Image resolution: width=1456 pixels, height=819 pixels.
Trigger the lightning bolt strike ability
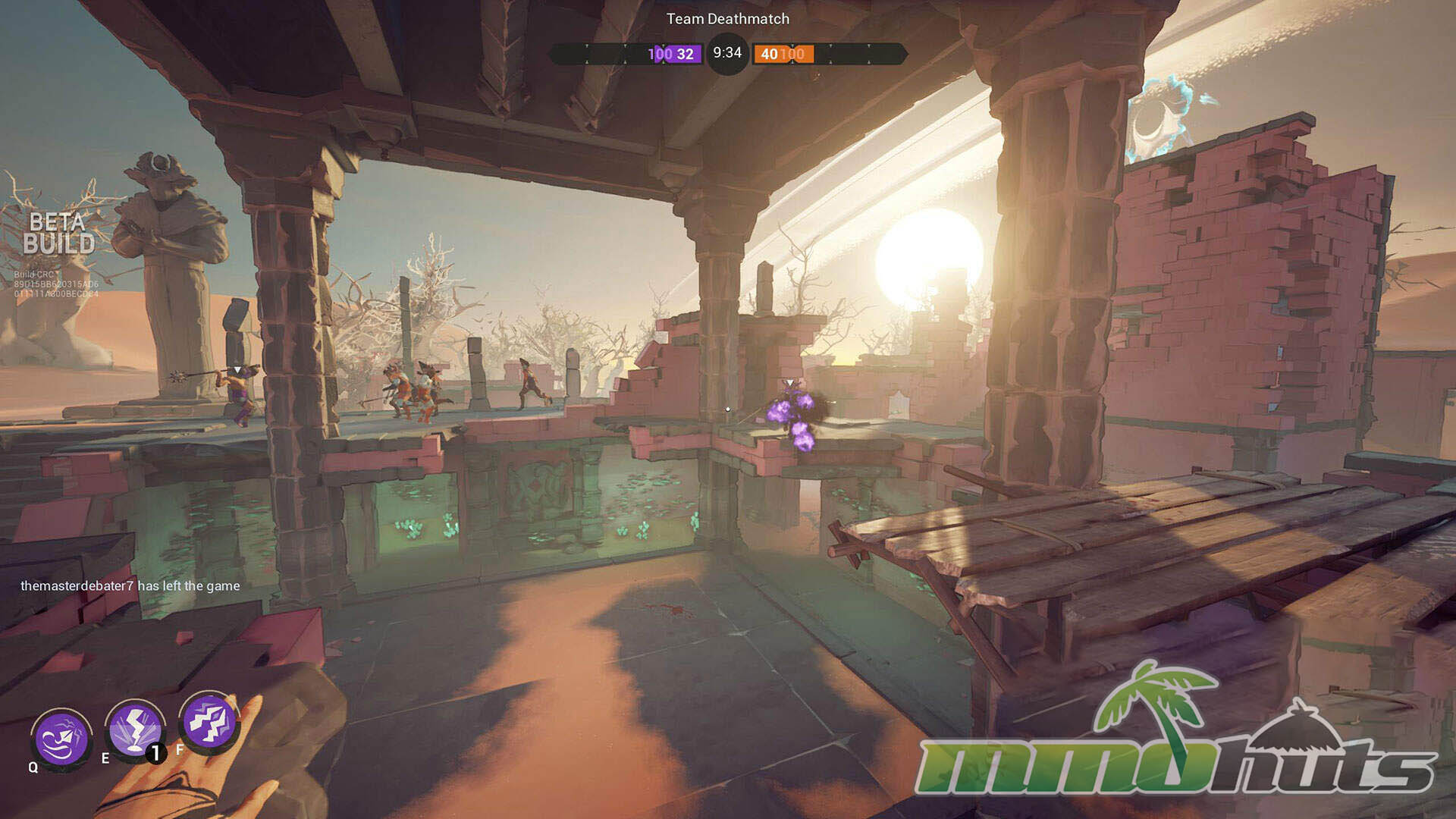pos(135,729)
